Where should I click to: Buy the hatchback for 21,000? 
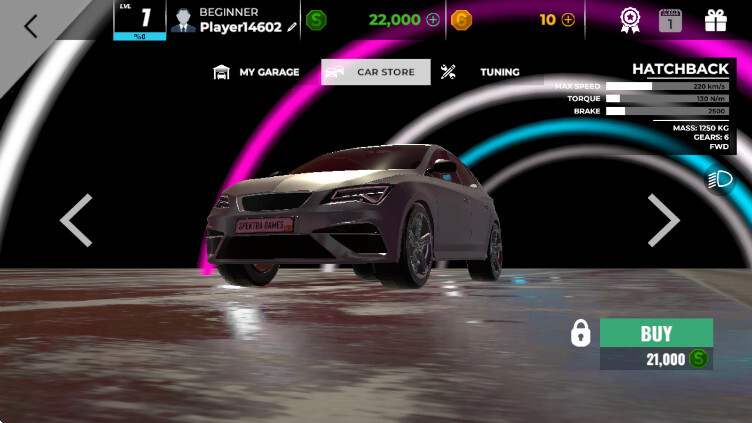pyautogui.click(x=656, y=333)
